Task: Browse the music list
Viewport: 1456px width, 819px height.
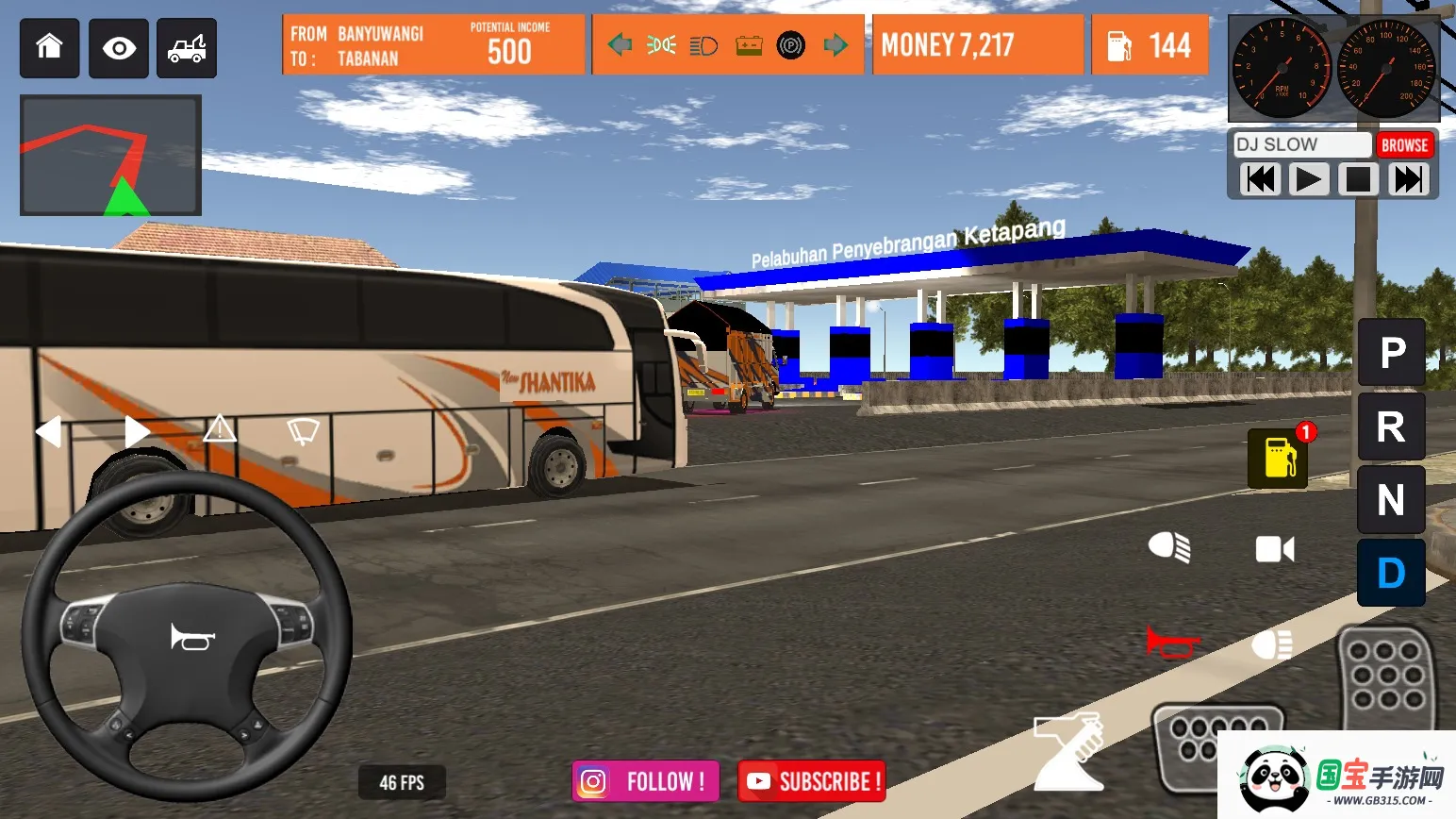Action: (x=1404, y=145)
